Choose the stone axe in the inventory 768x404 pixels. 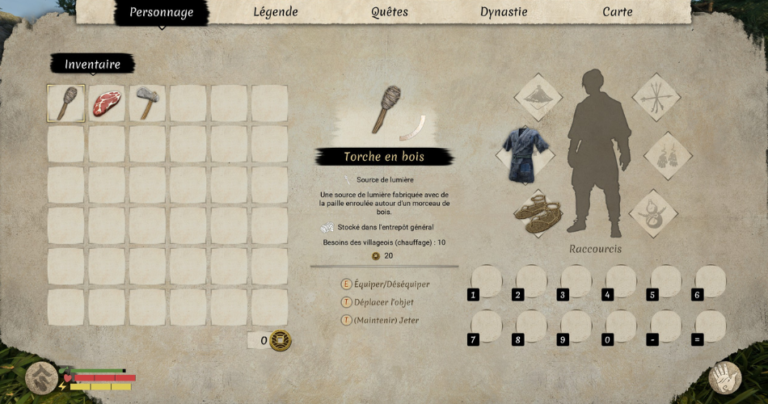pos(147,103)
